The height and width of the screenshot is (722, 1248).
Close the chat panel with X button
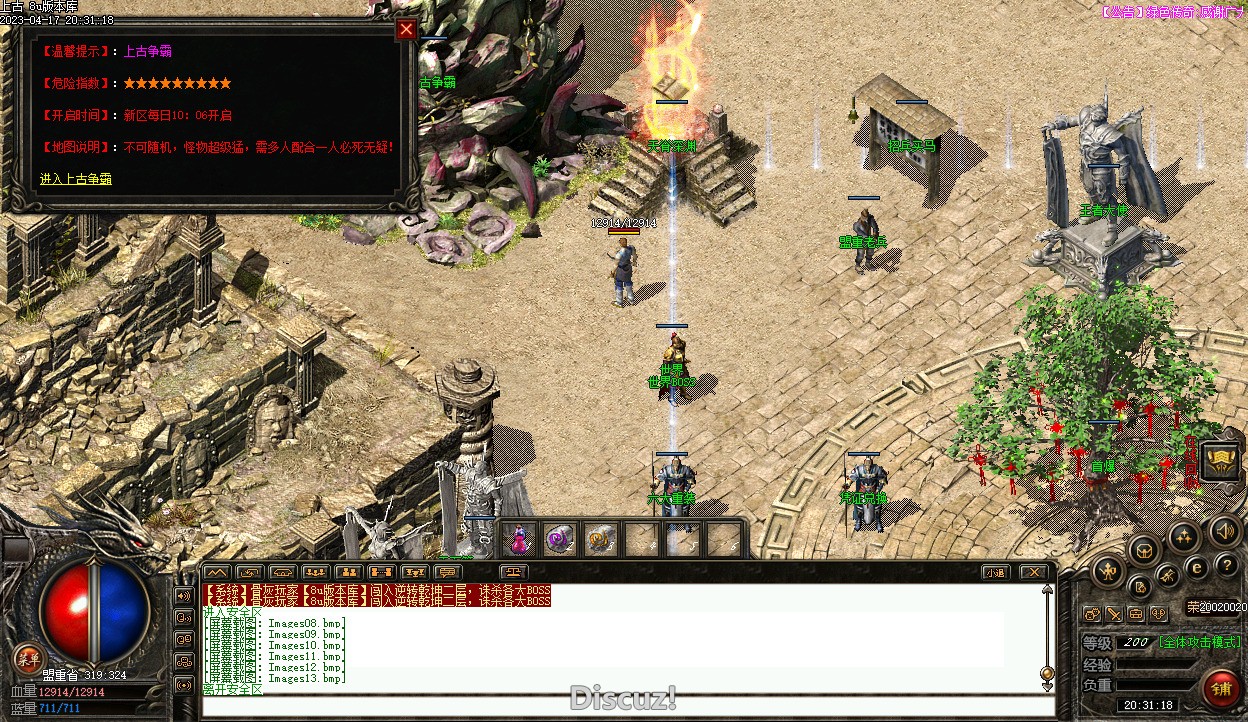(1033, 573)
